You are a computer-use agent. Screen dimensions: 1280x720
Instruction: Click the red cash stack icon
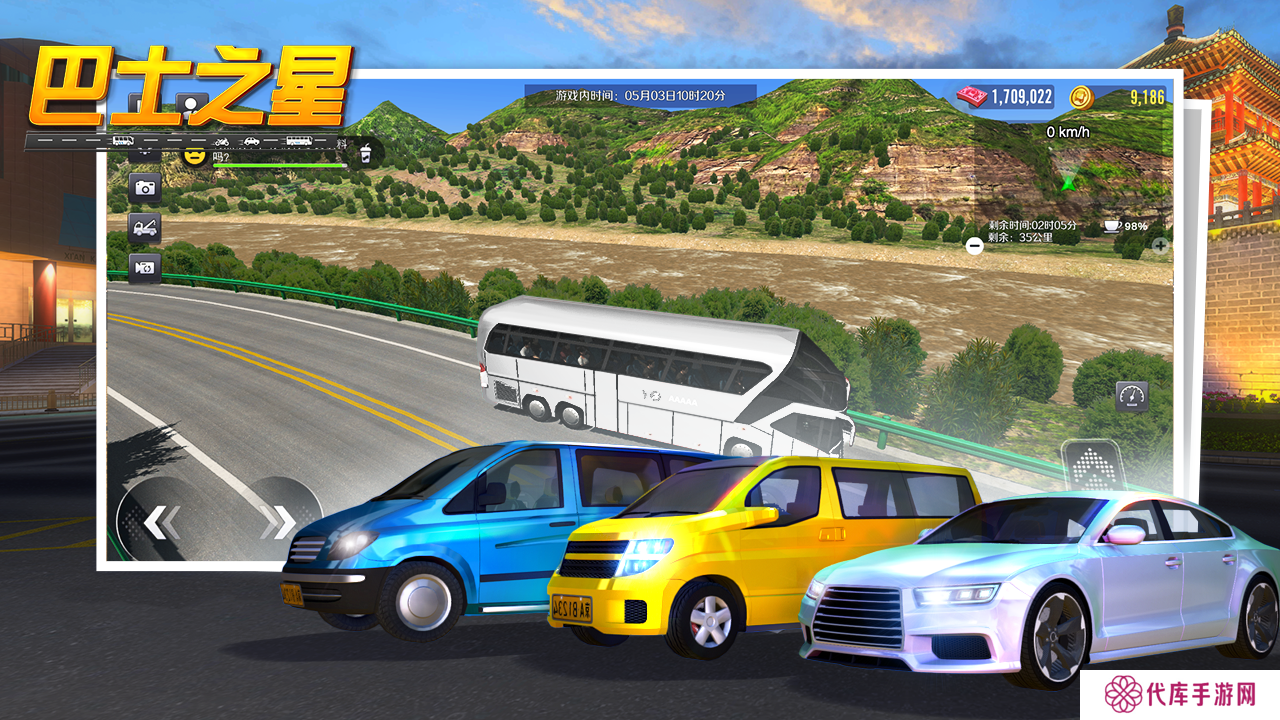(x=972, y=96)
